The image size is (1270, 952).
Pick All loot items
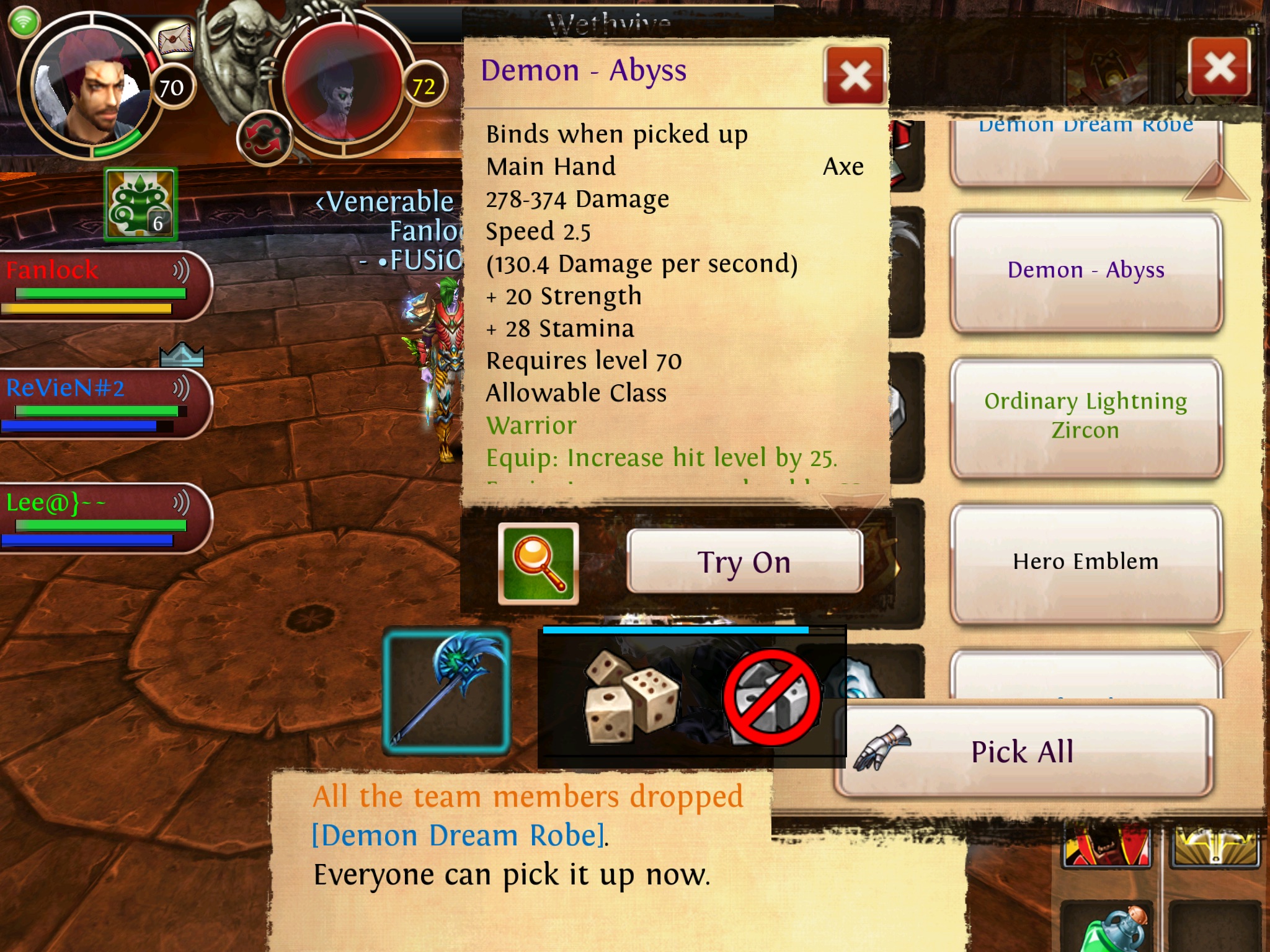pos(1023,751)
